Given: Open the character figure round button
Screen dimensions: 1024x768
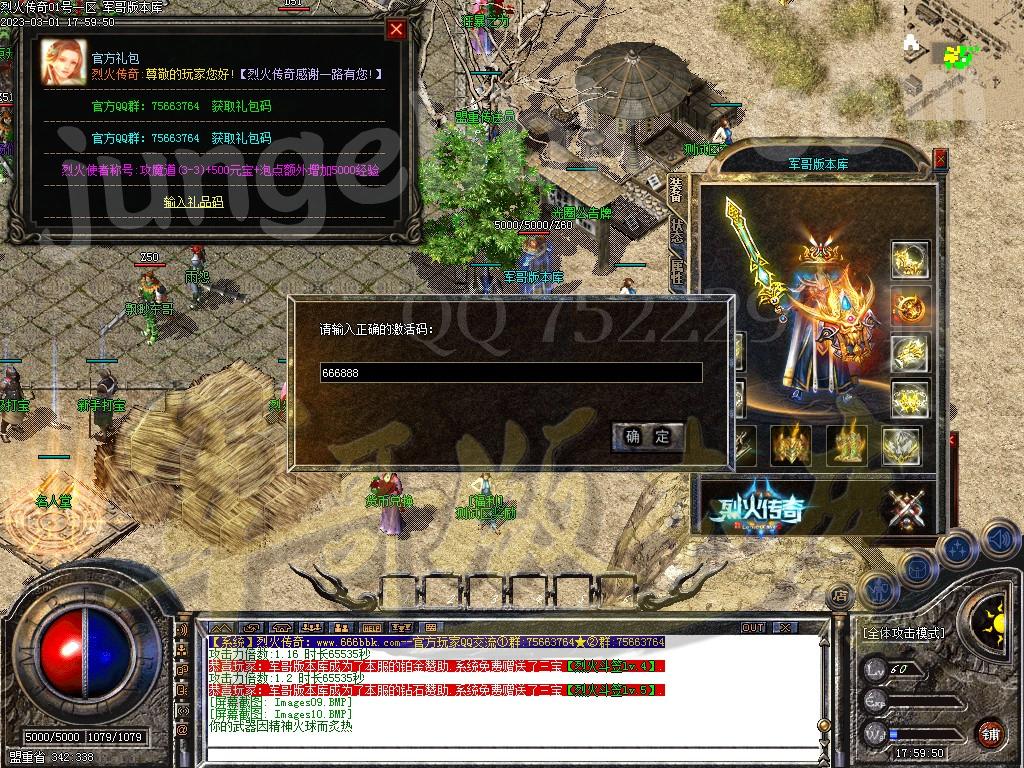Looking at the screenshot, I should [877, 589].
